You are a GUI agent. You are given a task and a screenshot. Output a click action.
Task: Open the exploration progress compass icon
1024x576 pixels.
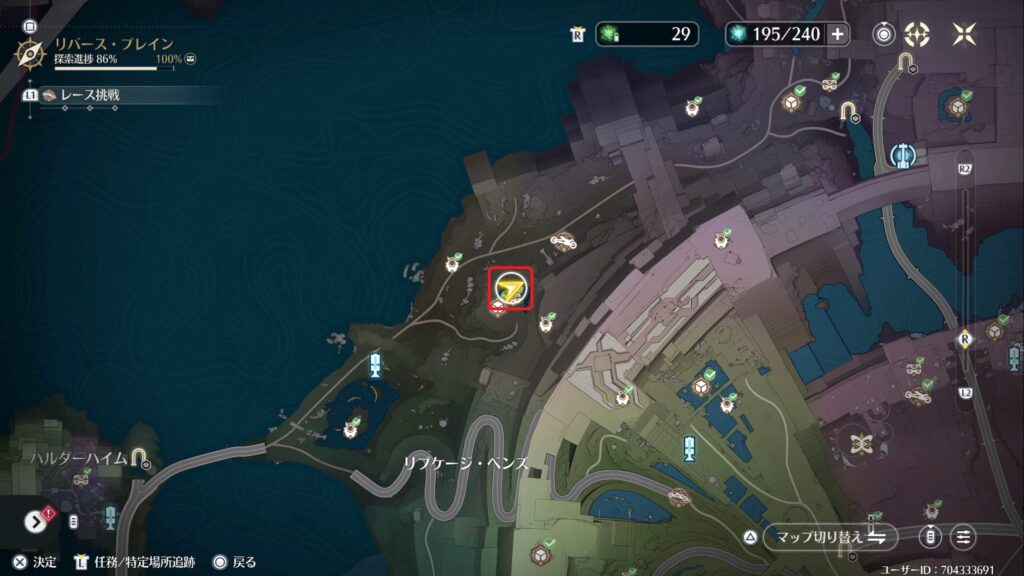33,52
